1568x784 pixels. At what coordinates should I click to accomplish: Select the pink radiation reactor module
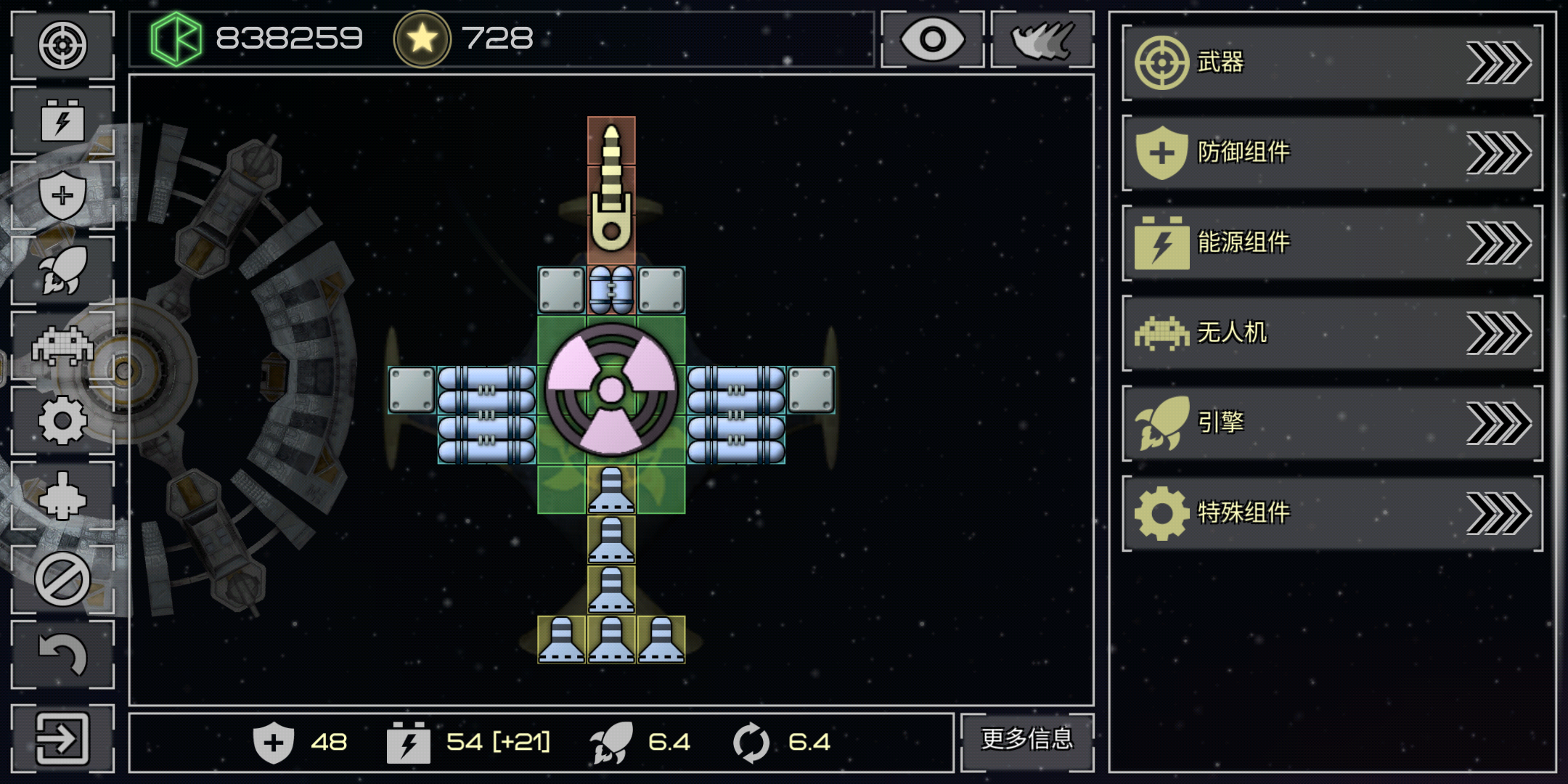point(611,390)
